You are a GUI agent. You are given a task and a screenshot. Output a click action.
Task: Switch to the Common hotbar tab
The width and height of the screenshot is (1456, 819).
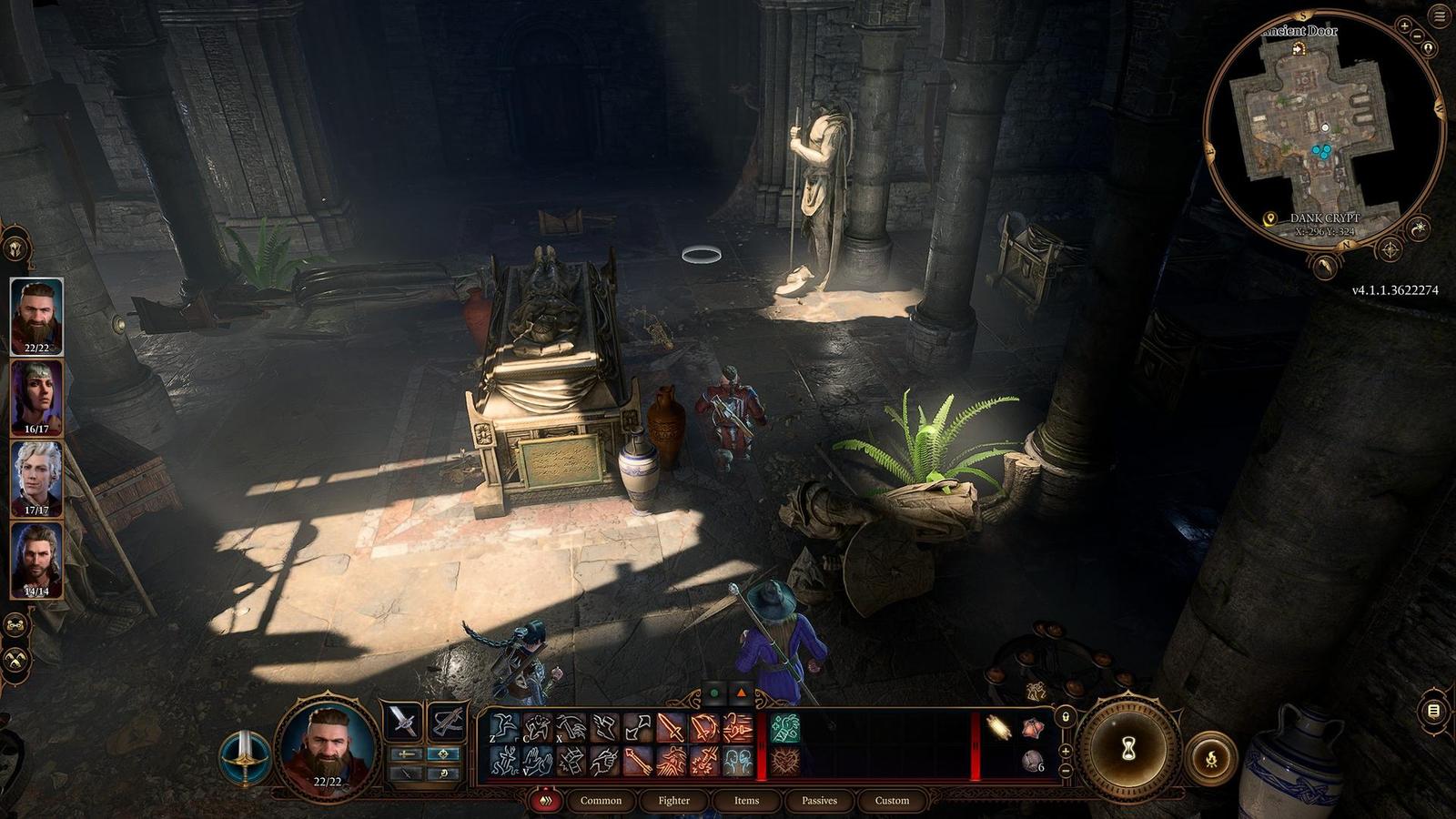[601, 801]
